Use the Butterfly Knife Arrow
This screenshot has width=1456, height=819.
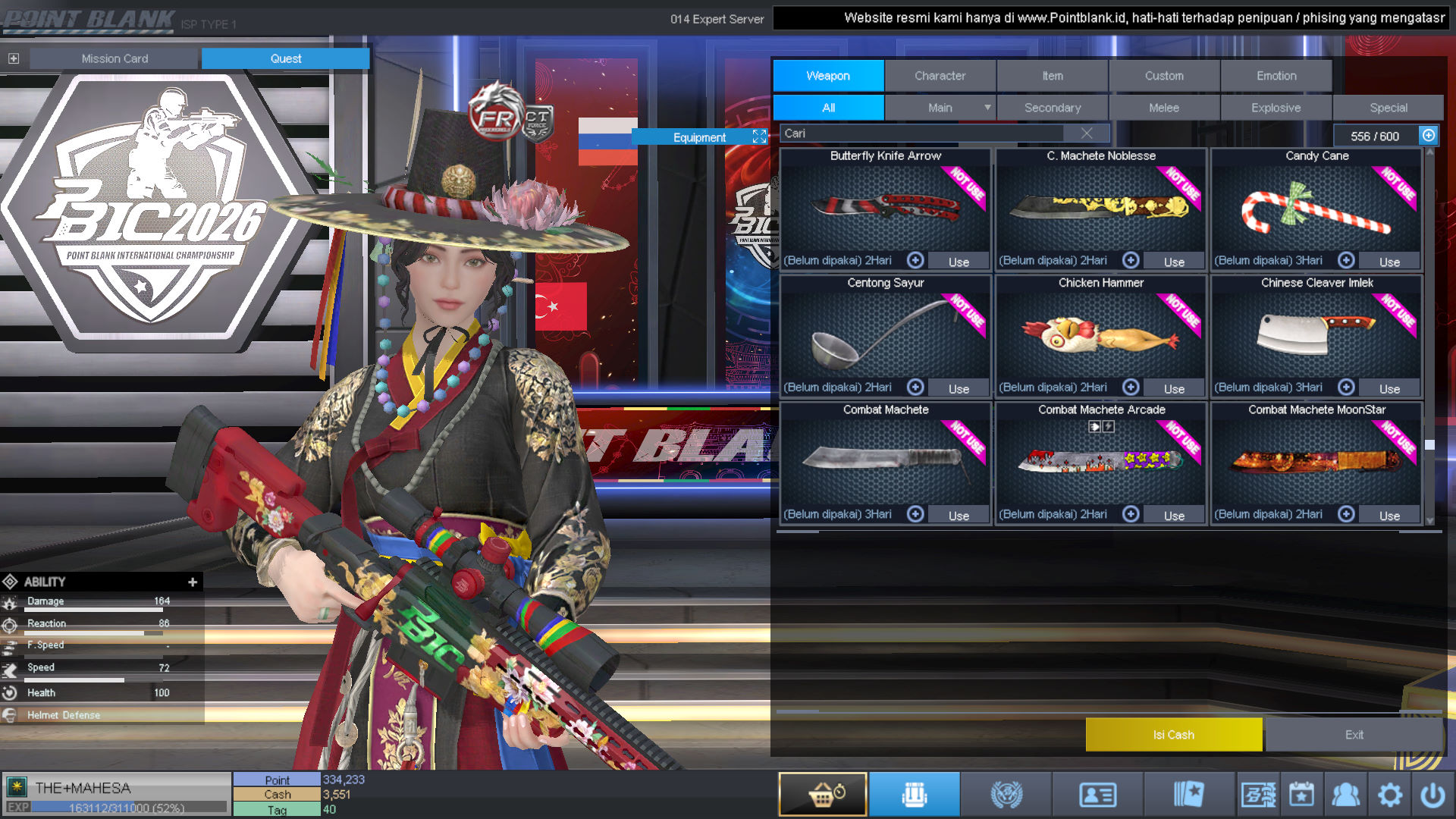point(959,262)
